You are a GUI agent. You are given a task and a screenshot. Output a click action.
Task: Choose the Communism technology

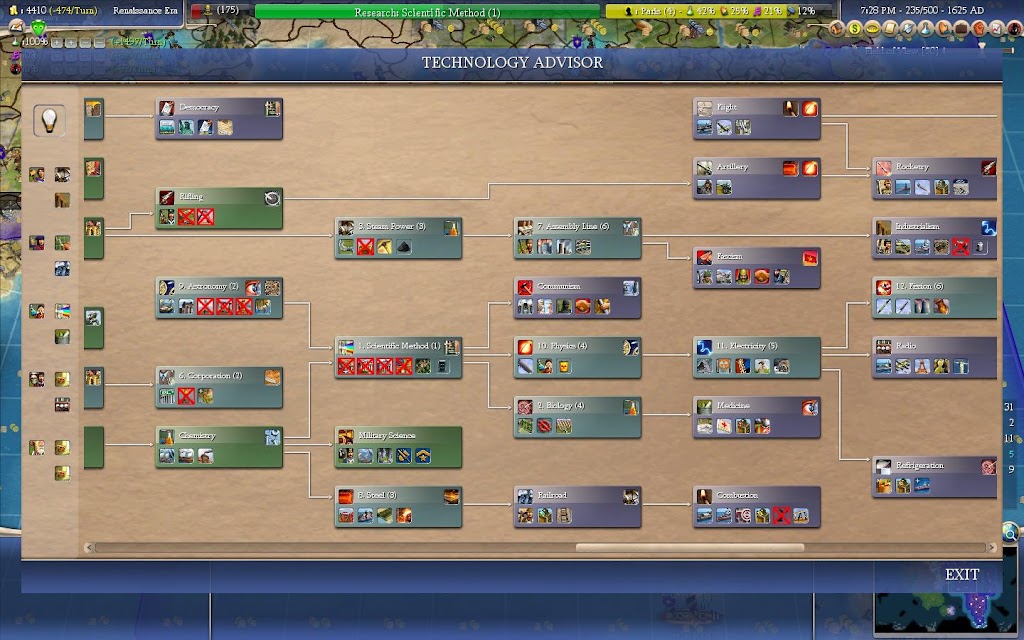click(577, 288)
